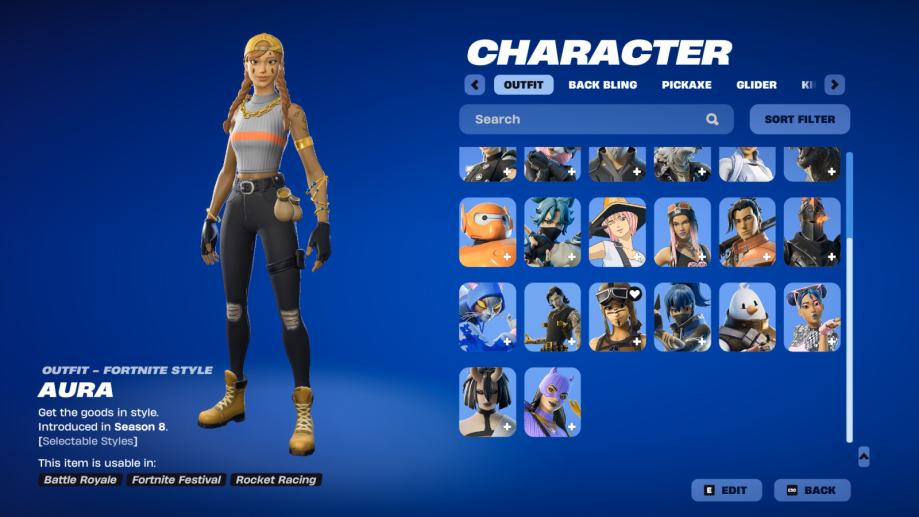The image size is (919, 517).
Task: Open the Pickaxe tab
Action: [686, 85]
